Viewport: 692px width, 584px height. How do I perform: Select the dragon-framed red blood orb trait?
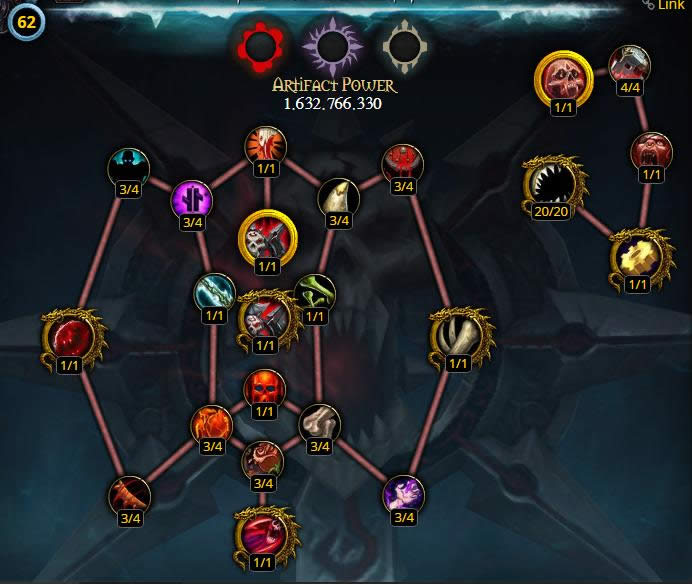pyautogui.click(x=69, y=336)
